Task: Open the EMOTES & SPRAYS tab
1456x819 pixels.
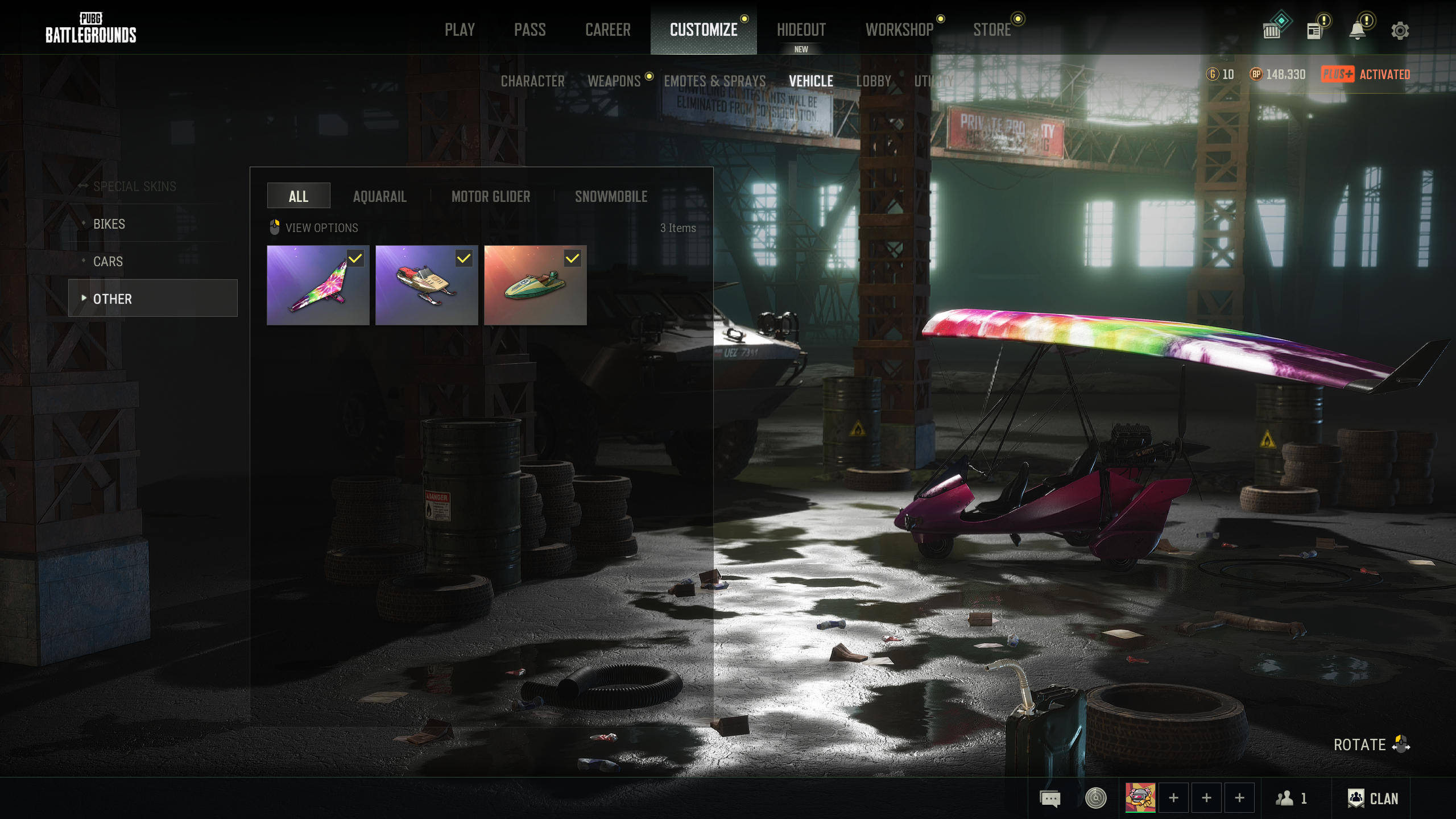Action: coord(714,81)
